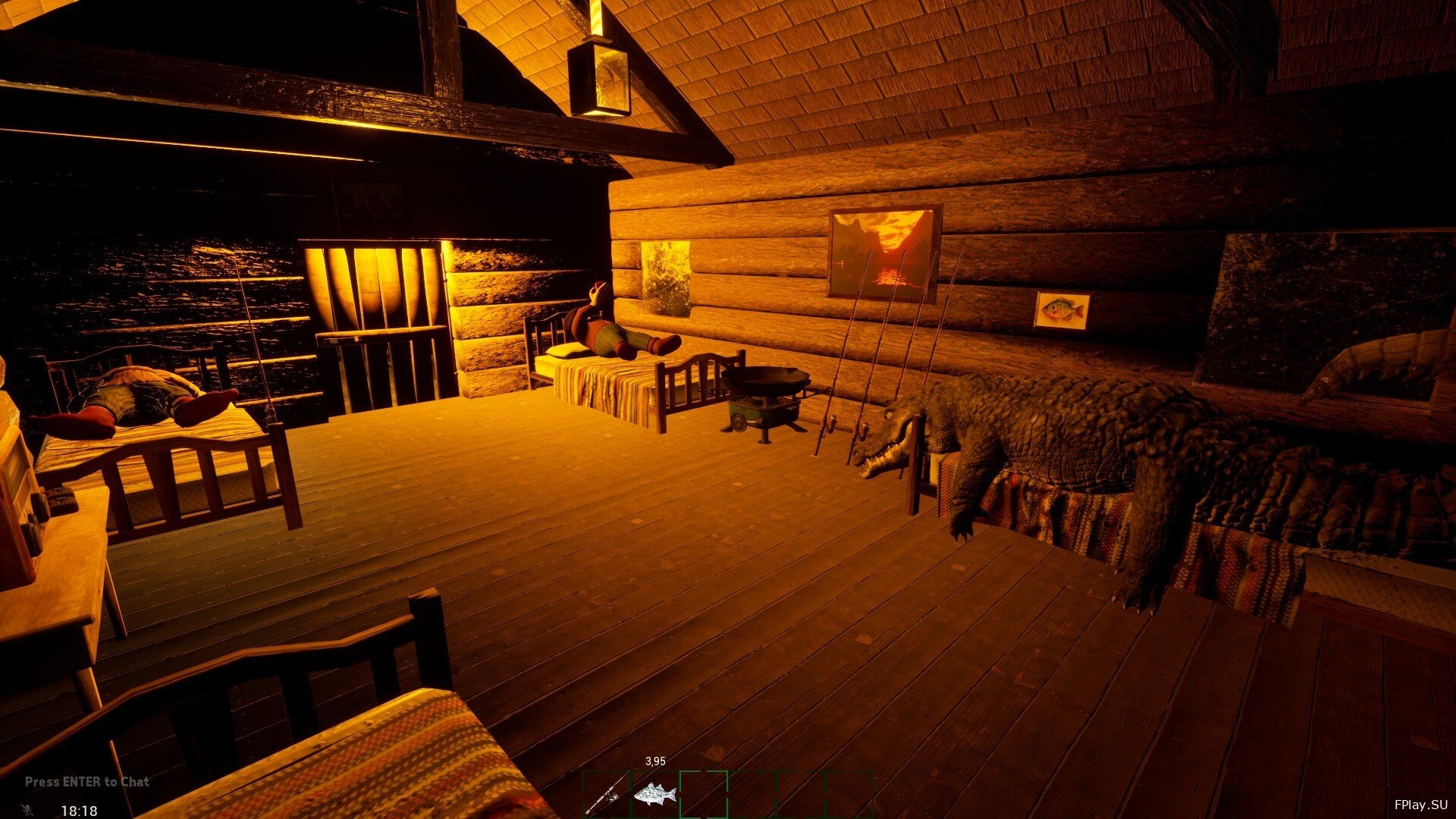Select the fishing rod hotbar slot
The image size is (1456, 819).
tap(607, 794)
